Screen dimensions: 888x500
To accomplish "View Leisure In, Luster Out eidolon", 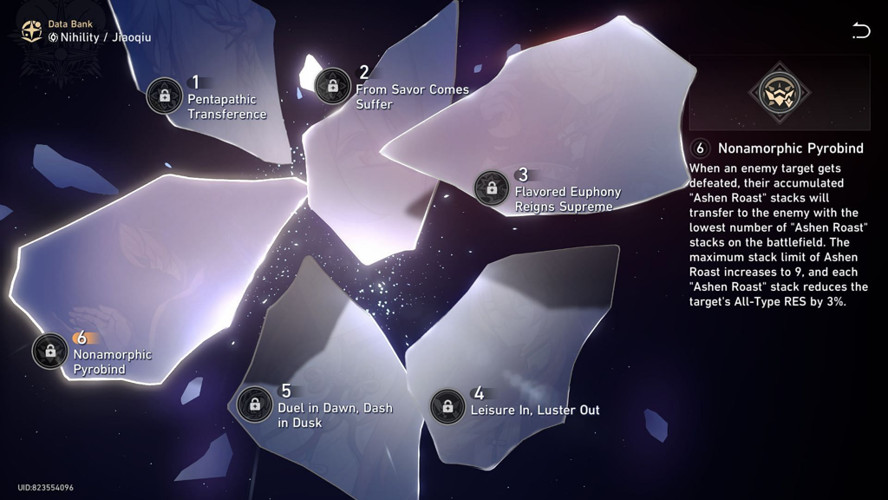I will point(448,405).
